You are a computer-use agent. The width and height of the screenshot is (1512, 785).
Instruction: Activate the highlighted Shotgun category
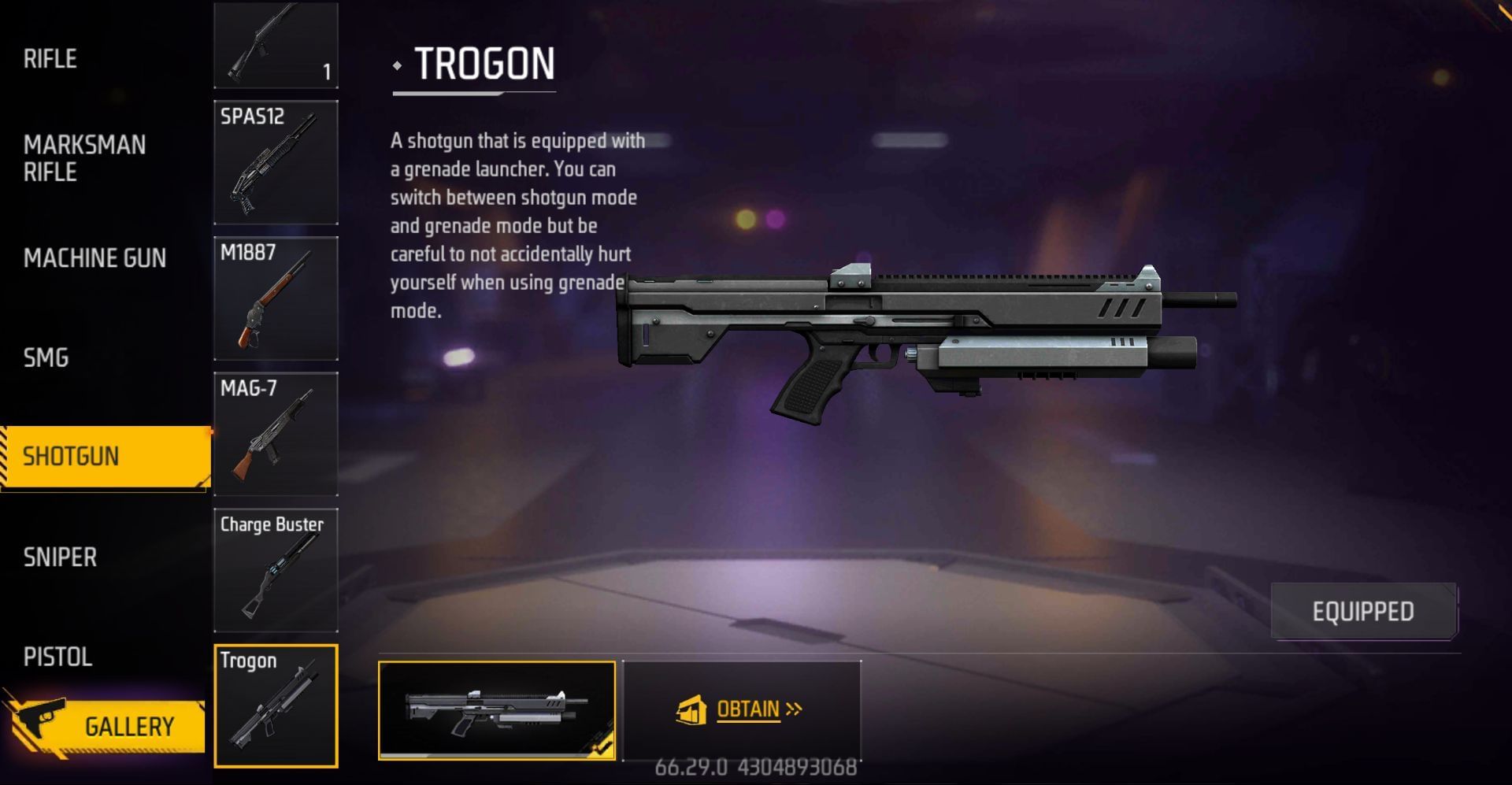[102, 457]
